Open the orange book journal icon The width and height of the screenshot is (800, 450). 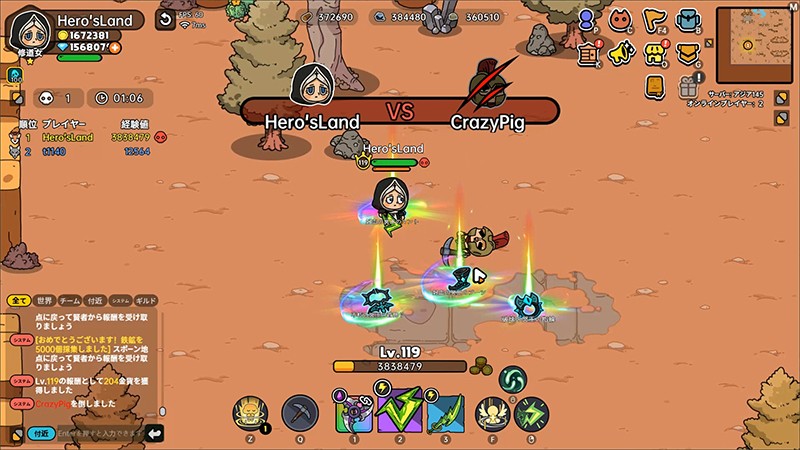click(x=654, y=87)
